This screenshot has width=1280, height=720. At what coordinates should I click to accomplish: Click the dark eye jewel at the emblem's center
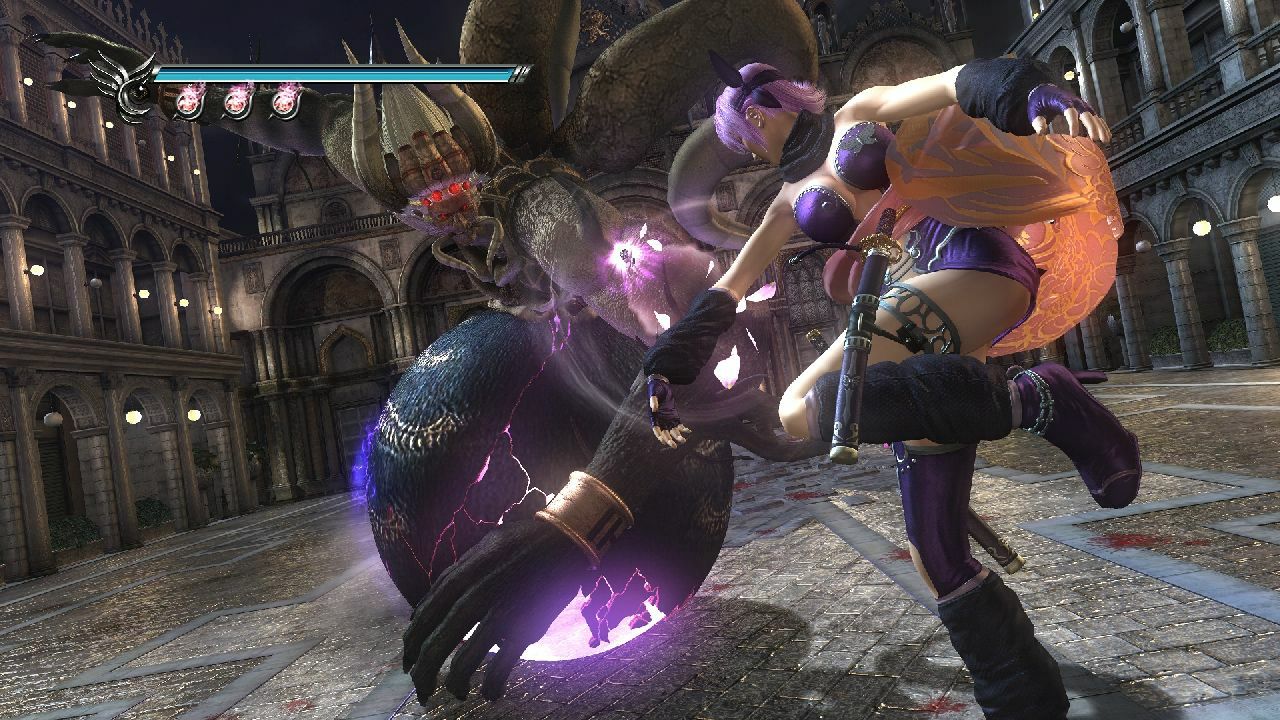138,90
